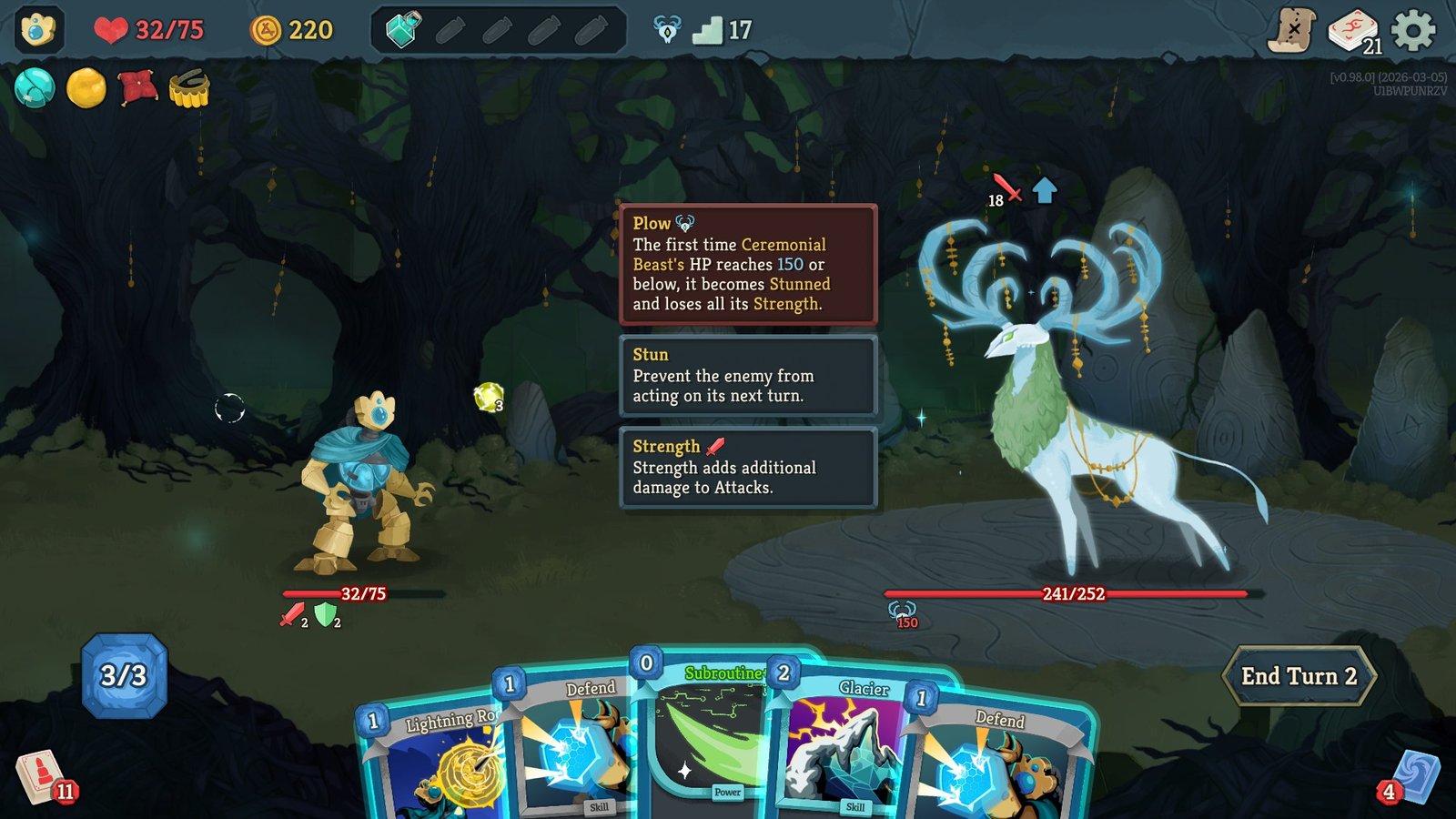Image resolution: width=1456 pixels, height=819 pixels.
Task: Click the Strength tooltip panel
Action: click(x=746, y=468)
